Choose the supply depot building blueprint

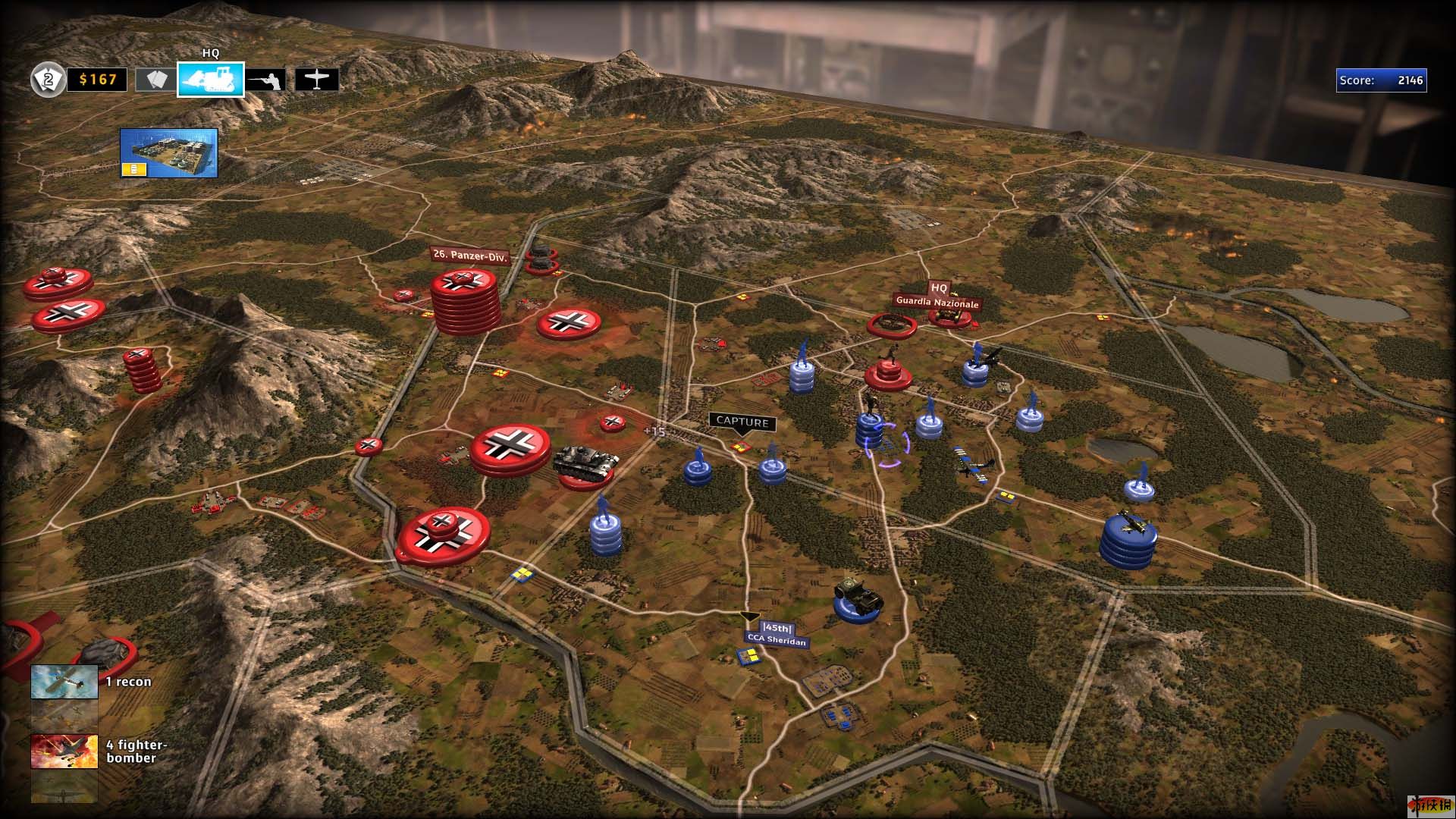(169, 153)
